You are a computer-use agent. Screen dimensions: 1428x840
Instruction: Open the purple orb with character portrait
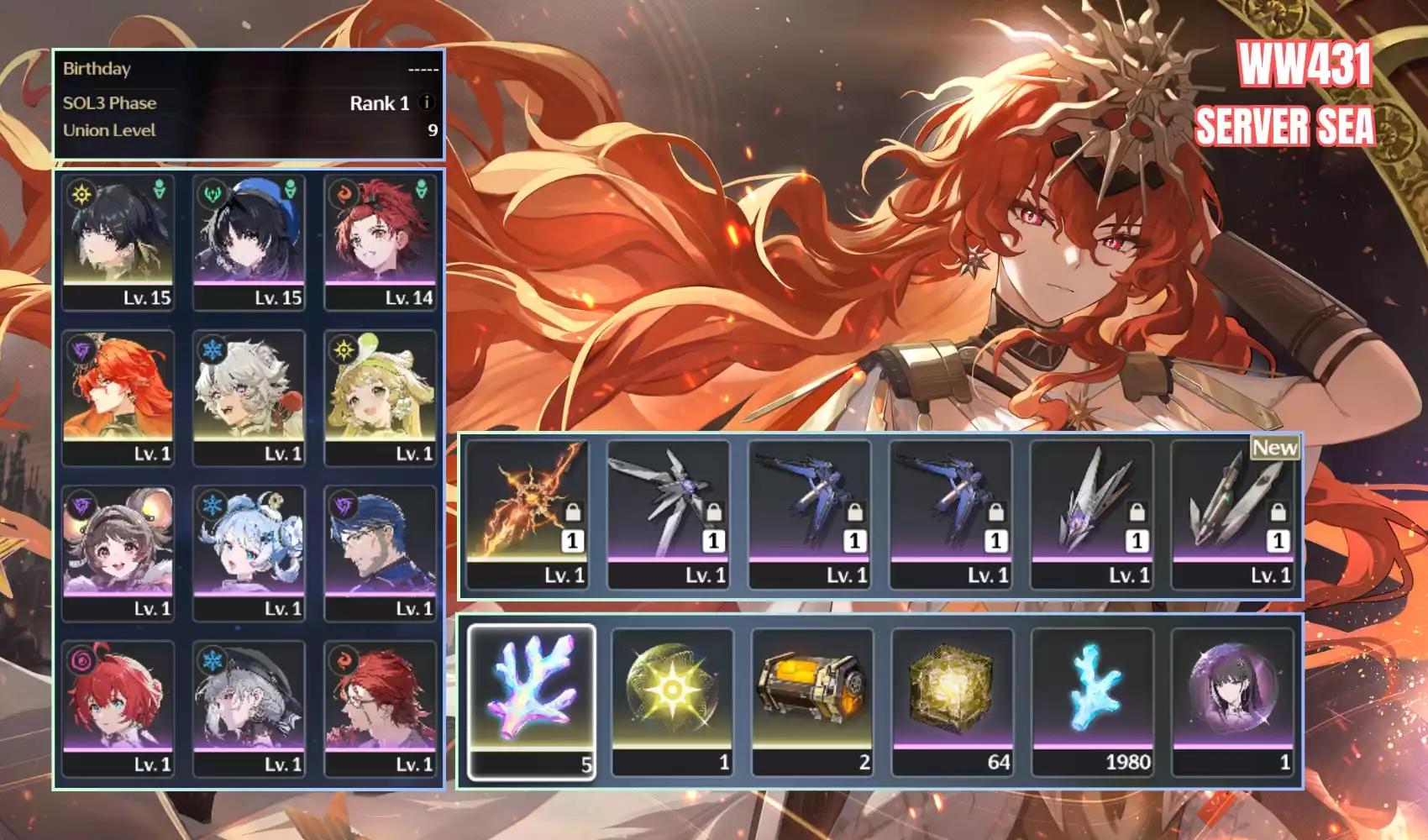coord(1233,701)
